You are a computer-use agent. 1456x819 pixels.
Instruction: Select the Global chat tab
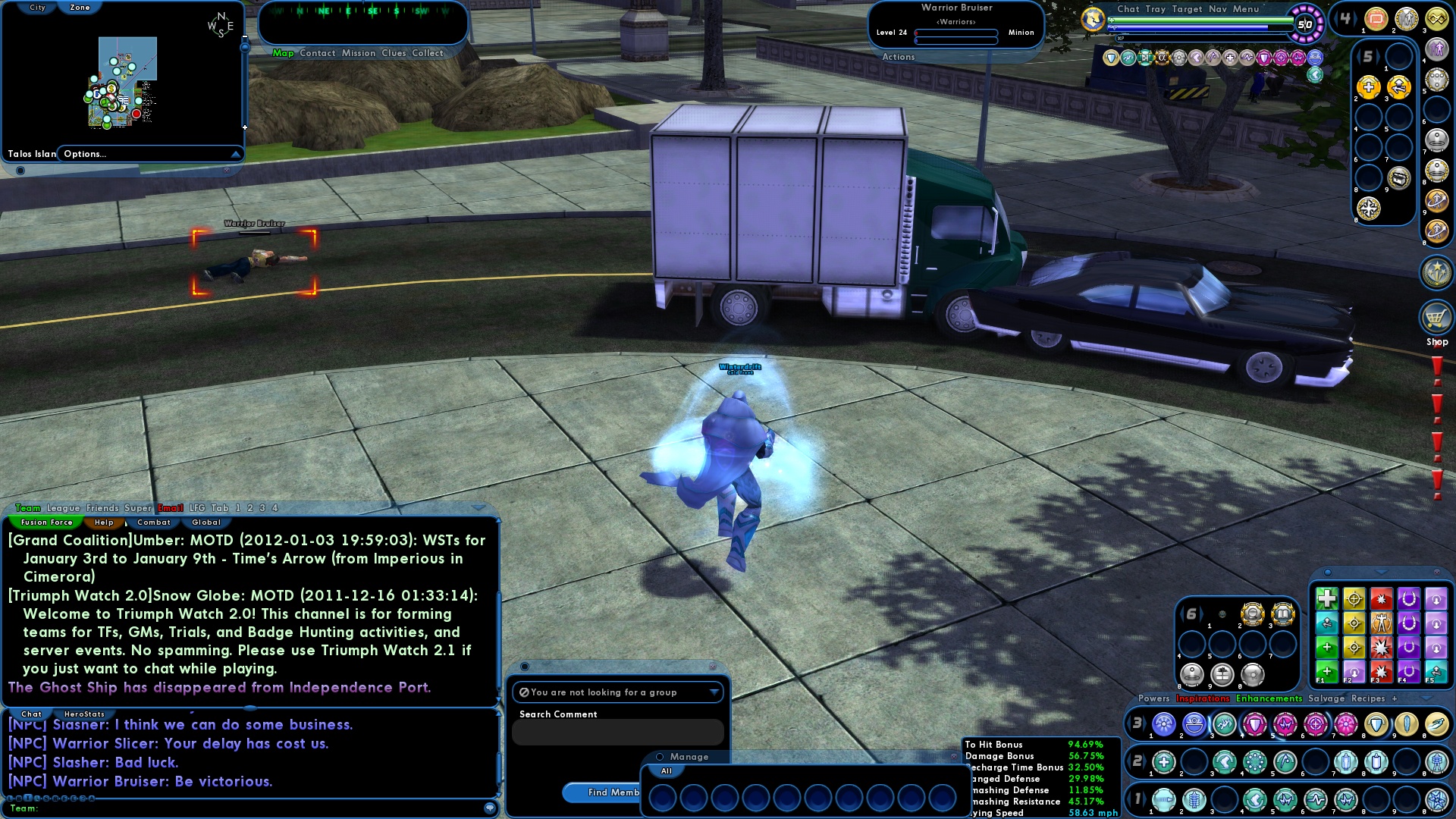point(205,522)
